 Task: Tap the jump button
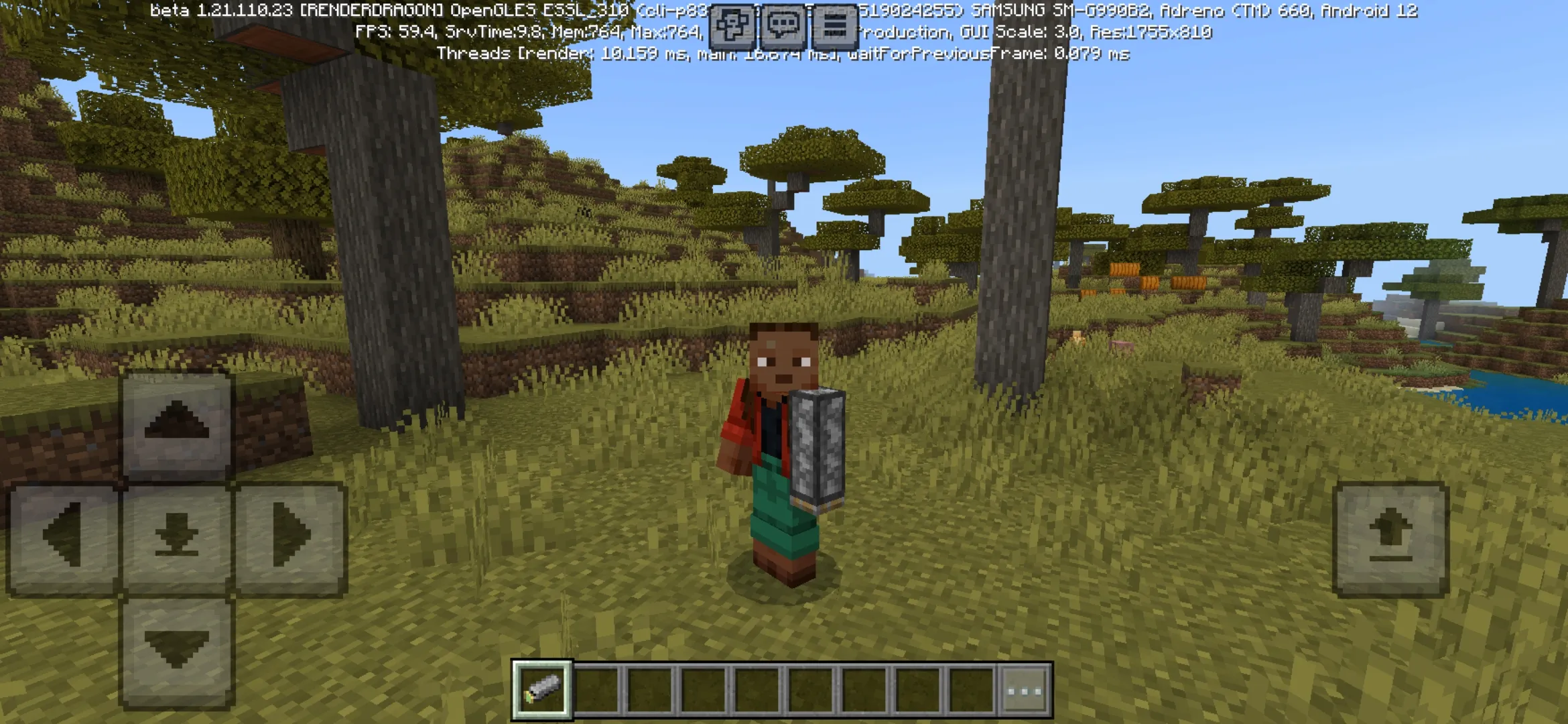coord(1390,539)
